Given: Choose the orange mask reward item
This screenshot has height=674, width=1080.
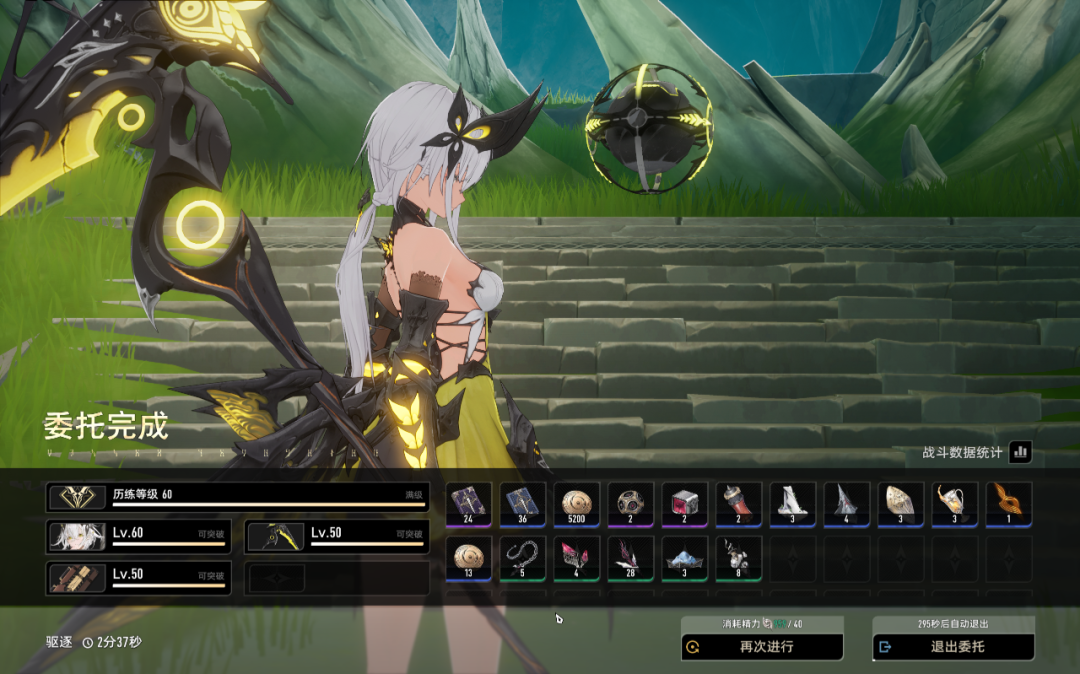Looking at the screenshot, I should pyautogui.click(x=1009, y=504).
